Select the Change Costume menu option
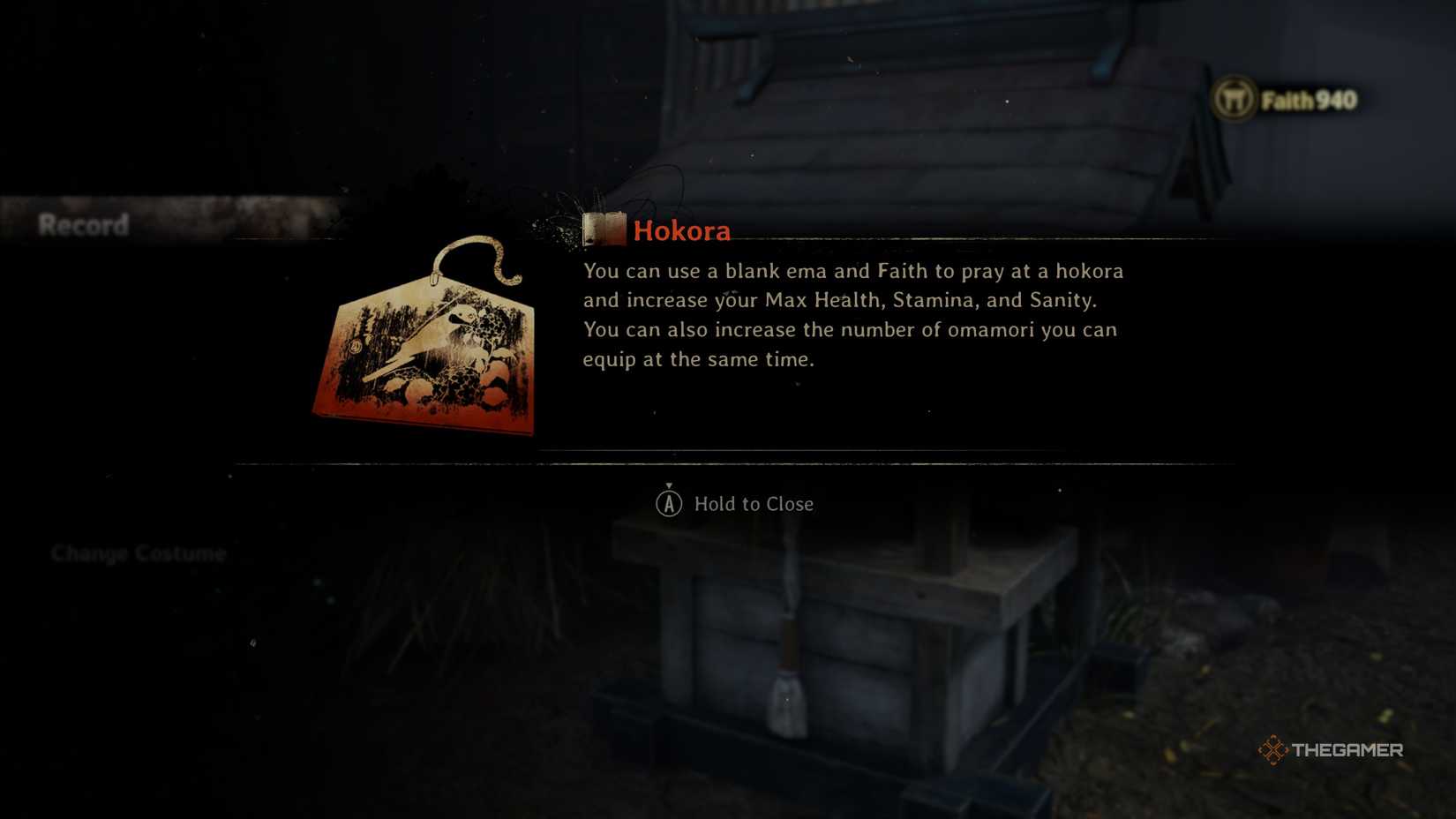The image size is (1456, 819). (139, 553)
